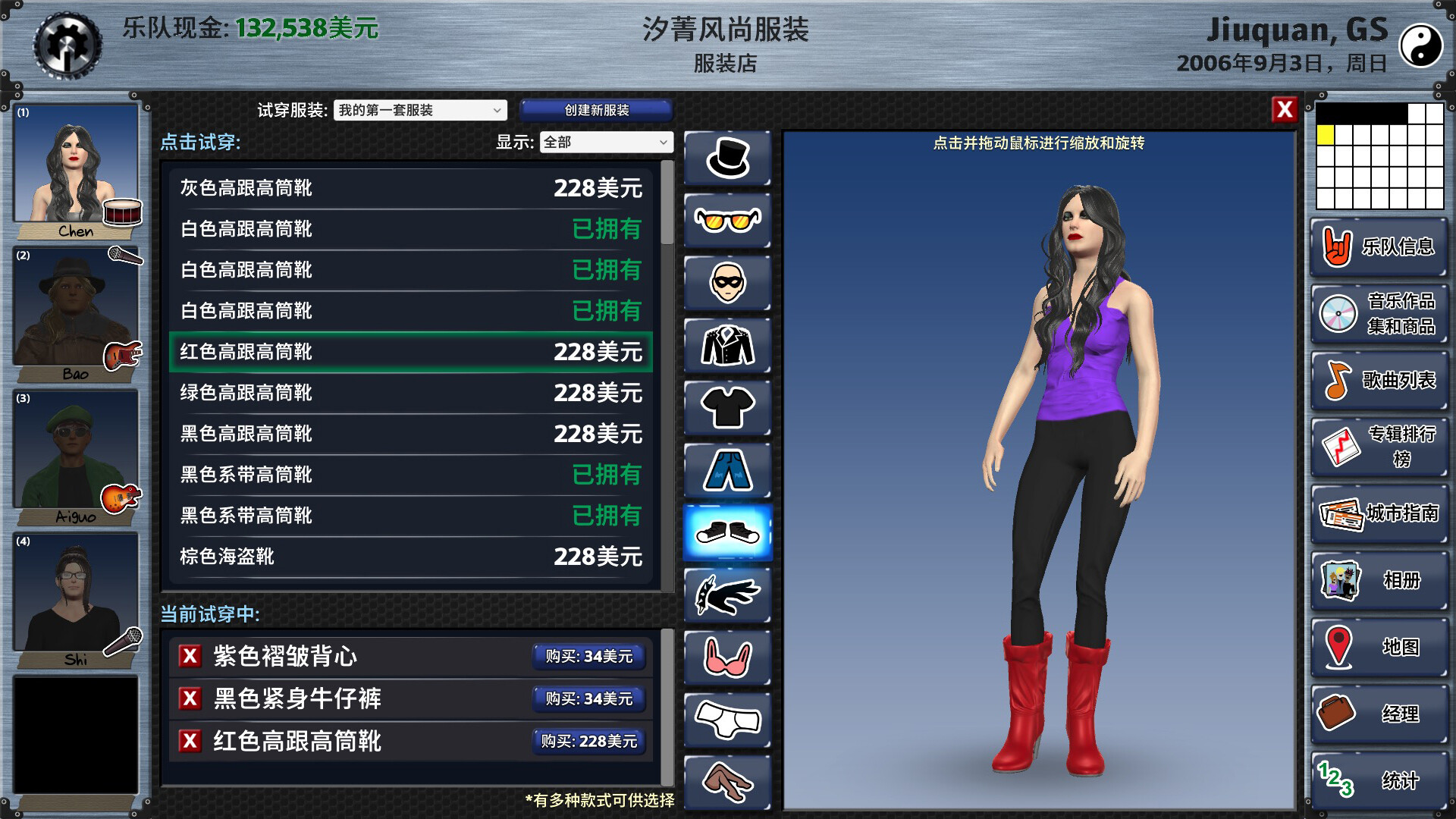Open the 地图 (map) panel icon

tap(1377, 648)
